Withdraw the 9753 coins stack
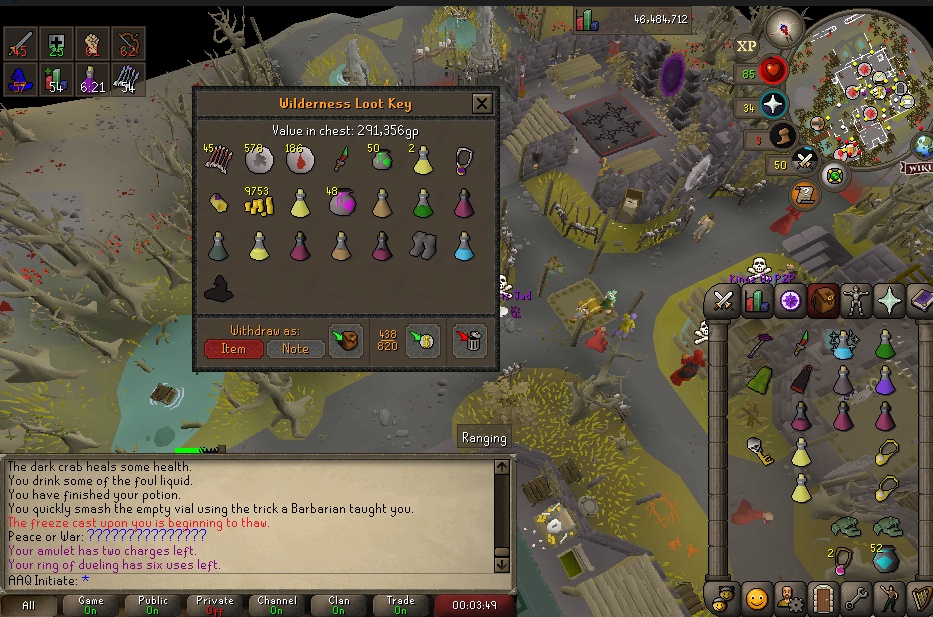 [x=259, y=203]
